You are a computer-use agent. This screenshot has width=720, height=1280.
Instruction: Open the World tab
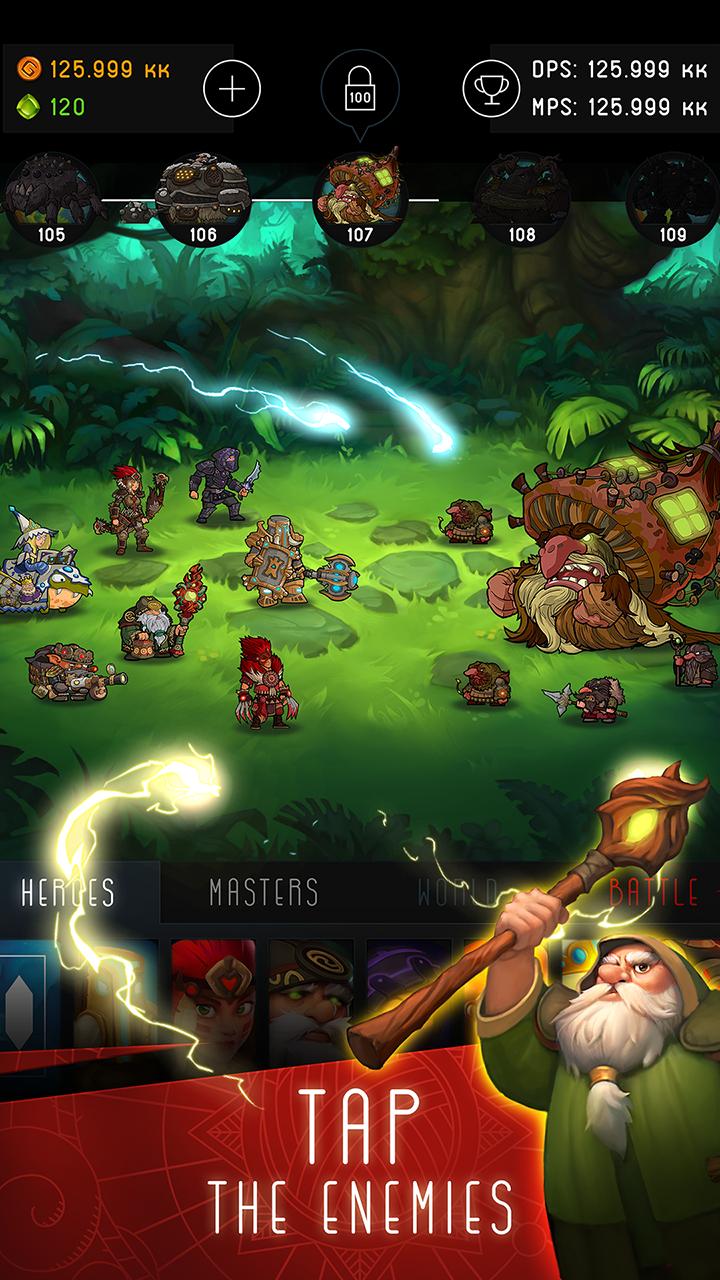(x=458, y=892)
